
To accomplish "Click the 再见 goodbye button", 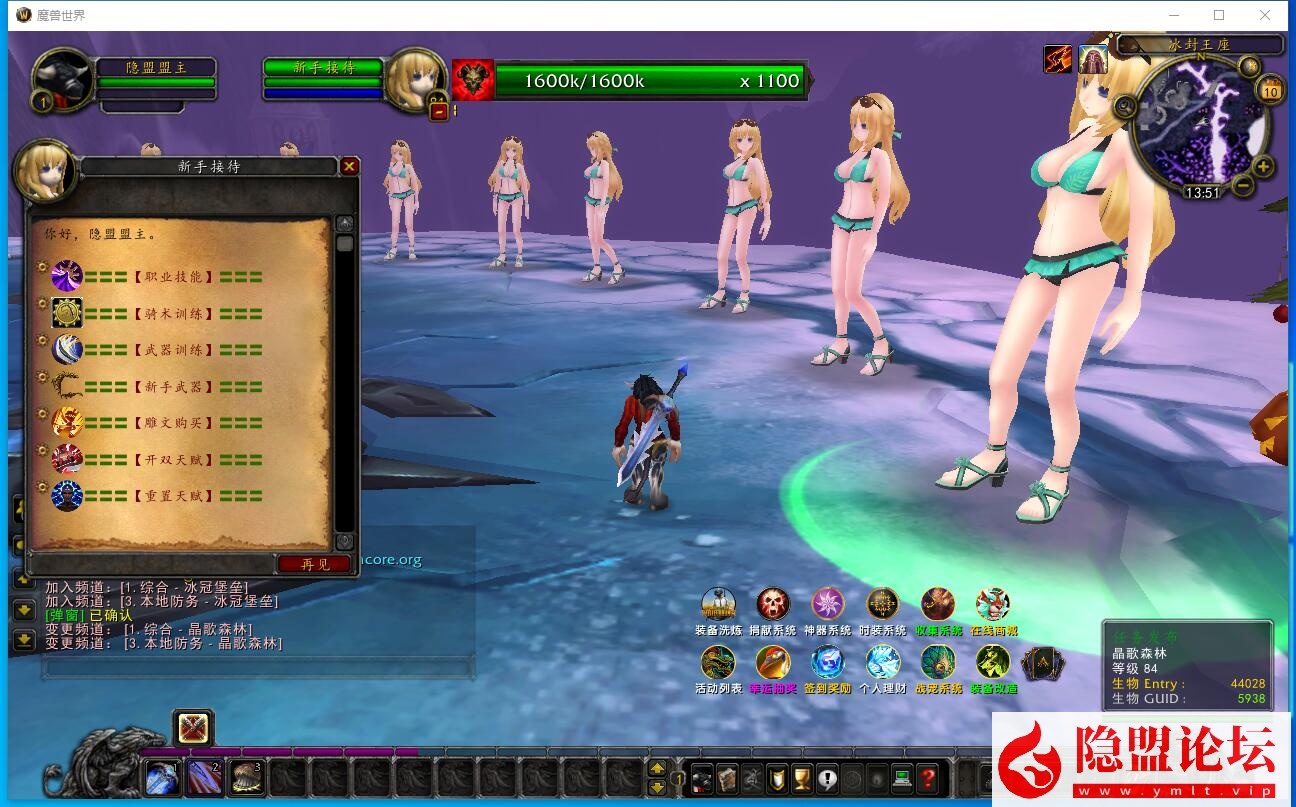I will pos(315,564).
